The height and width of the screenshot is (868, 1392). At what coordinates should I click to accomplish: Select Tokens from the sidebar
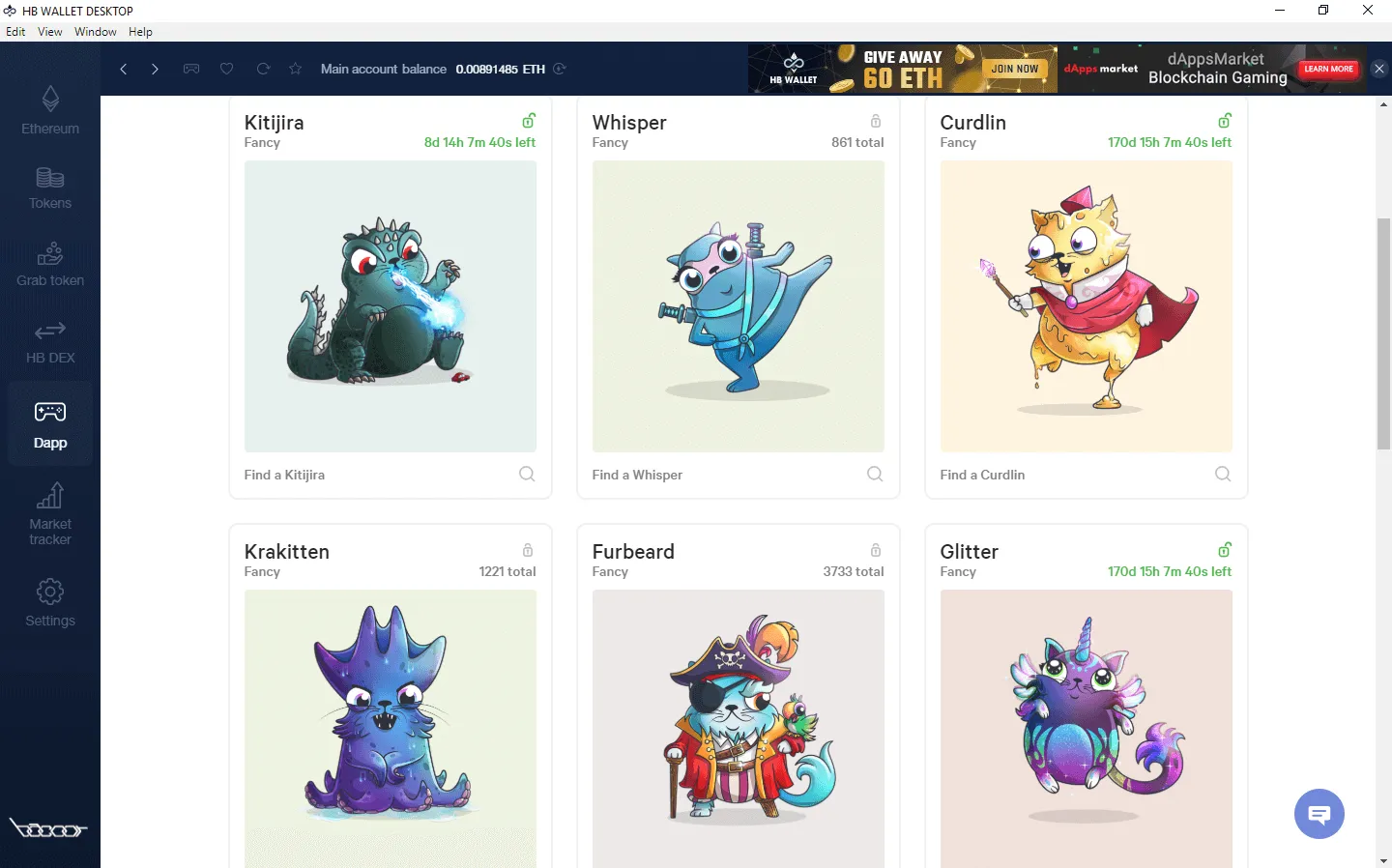click(49, 187)
